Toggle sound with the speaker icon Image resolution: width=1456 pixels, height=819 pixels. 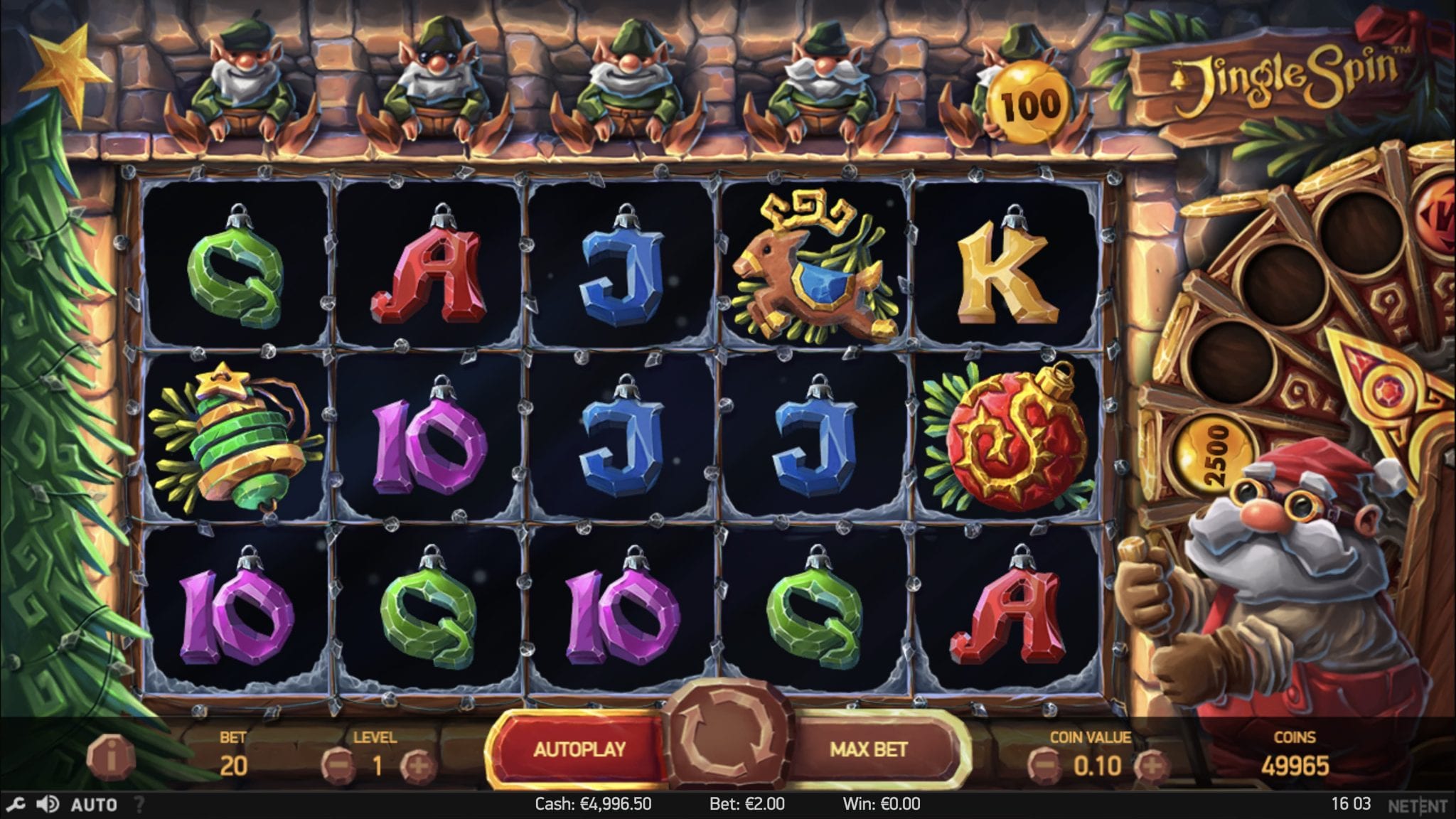pos(48,805)
